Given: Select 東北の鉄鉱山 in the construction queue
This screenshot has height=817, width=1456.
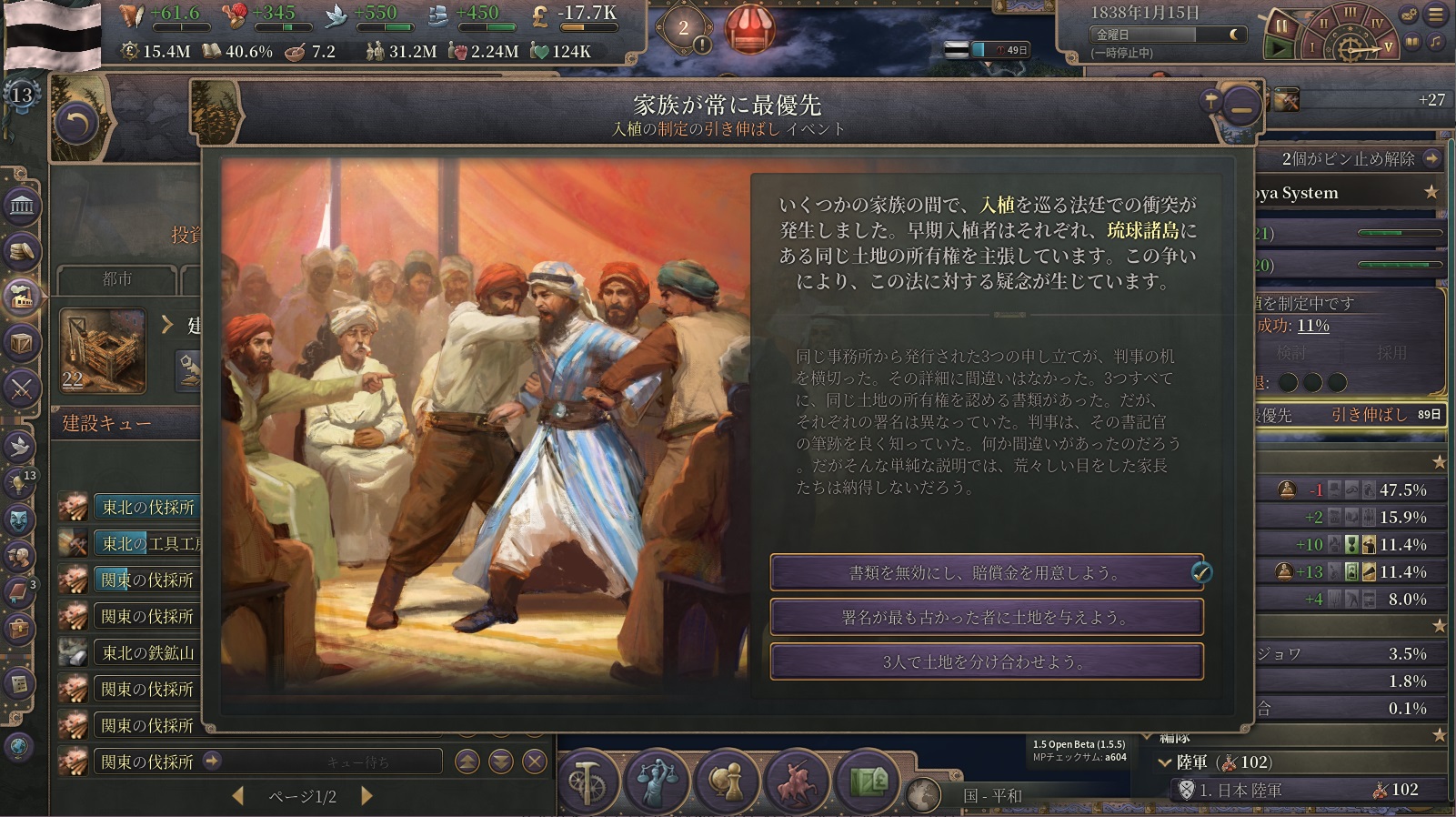Looking at the screenshot, I should tap(147, 652).
